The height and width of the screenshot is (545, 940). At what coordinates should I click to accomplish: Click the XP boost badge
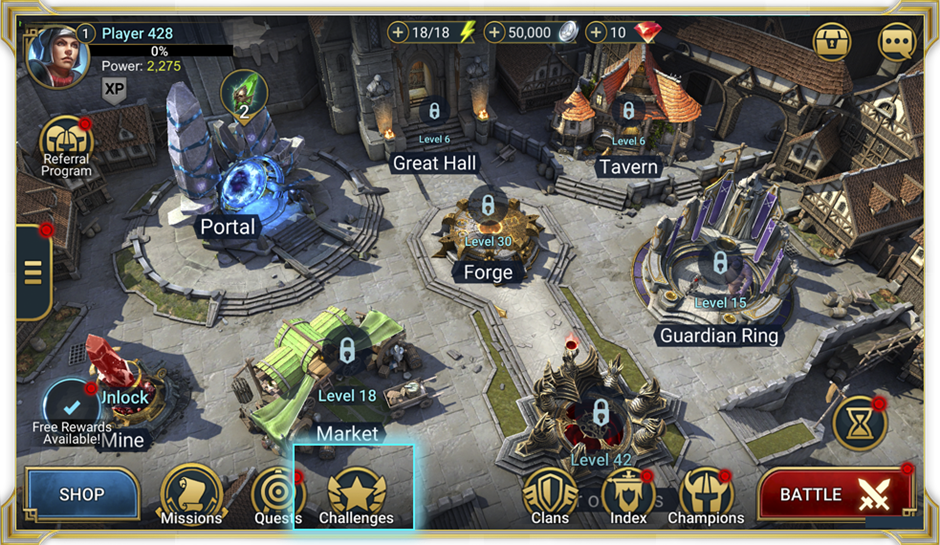click(115, 89)
